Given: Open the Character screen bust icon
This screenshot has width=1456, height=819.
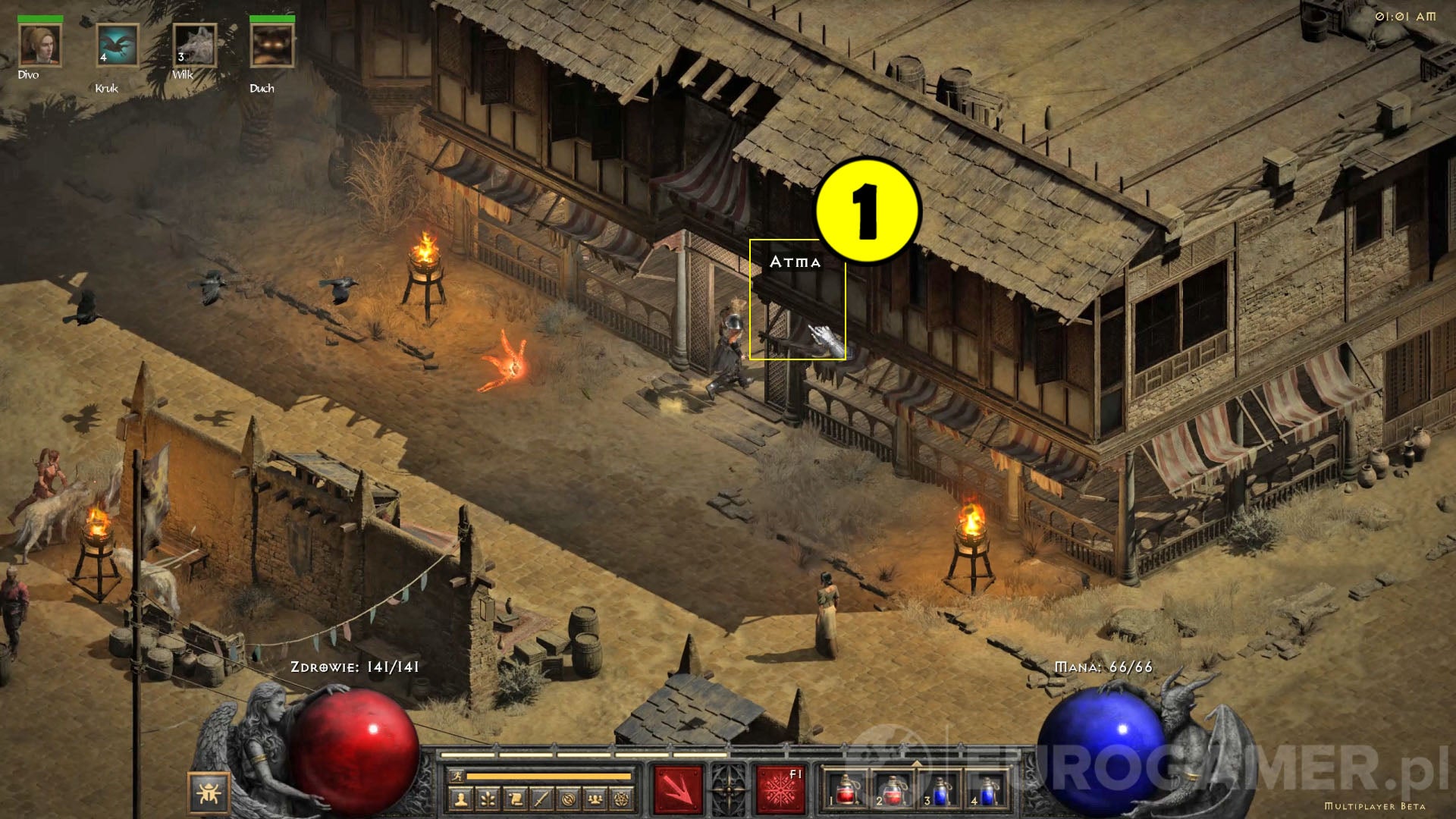Looking at the screenshot, I should coord(462,800).
